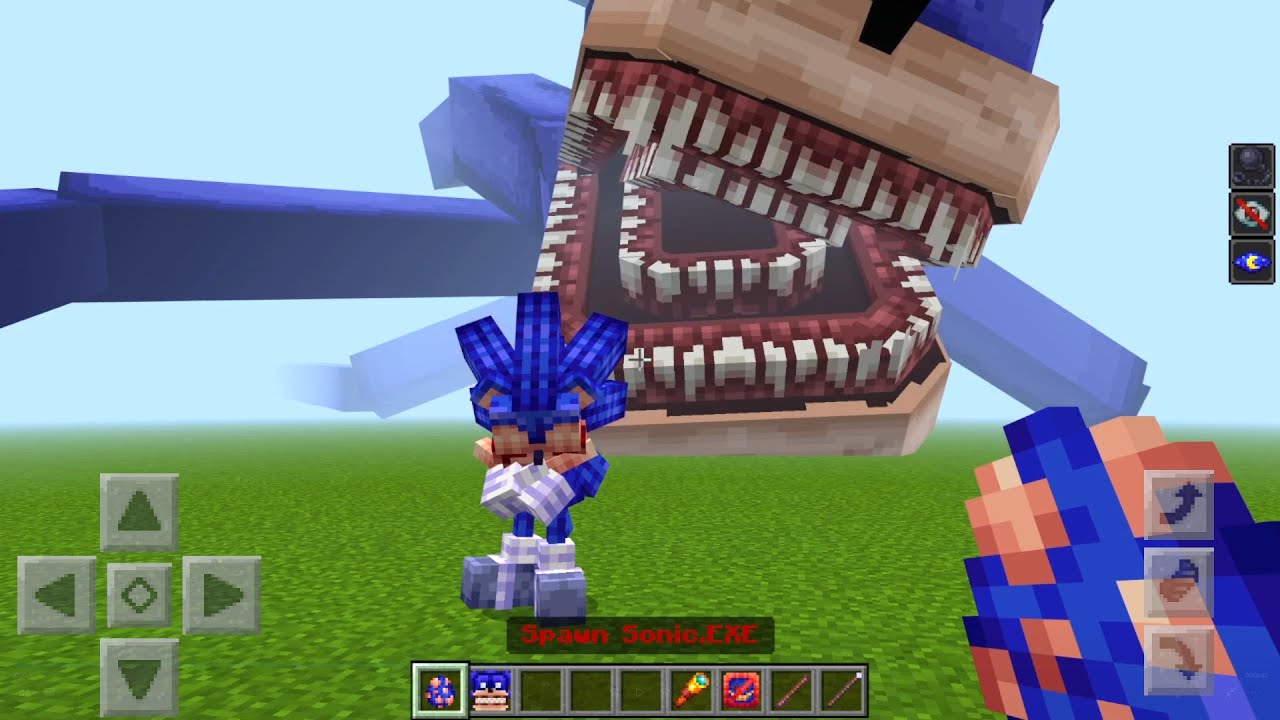Screen dimensions: 1280x720
Task: Open the camera icon at the top right
Action: [1251, 164]
